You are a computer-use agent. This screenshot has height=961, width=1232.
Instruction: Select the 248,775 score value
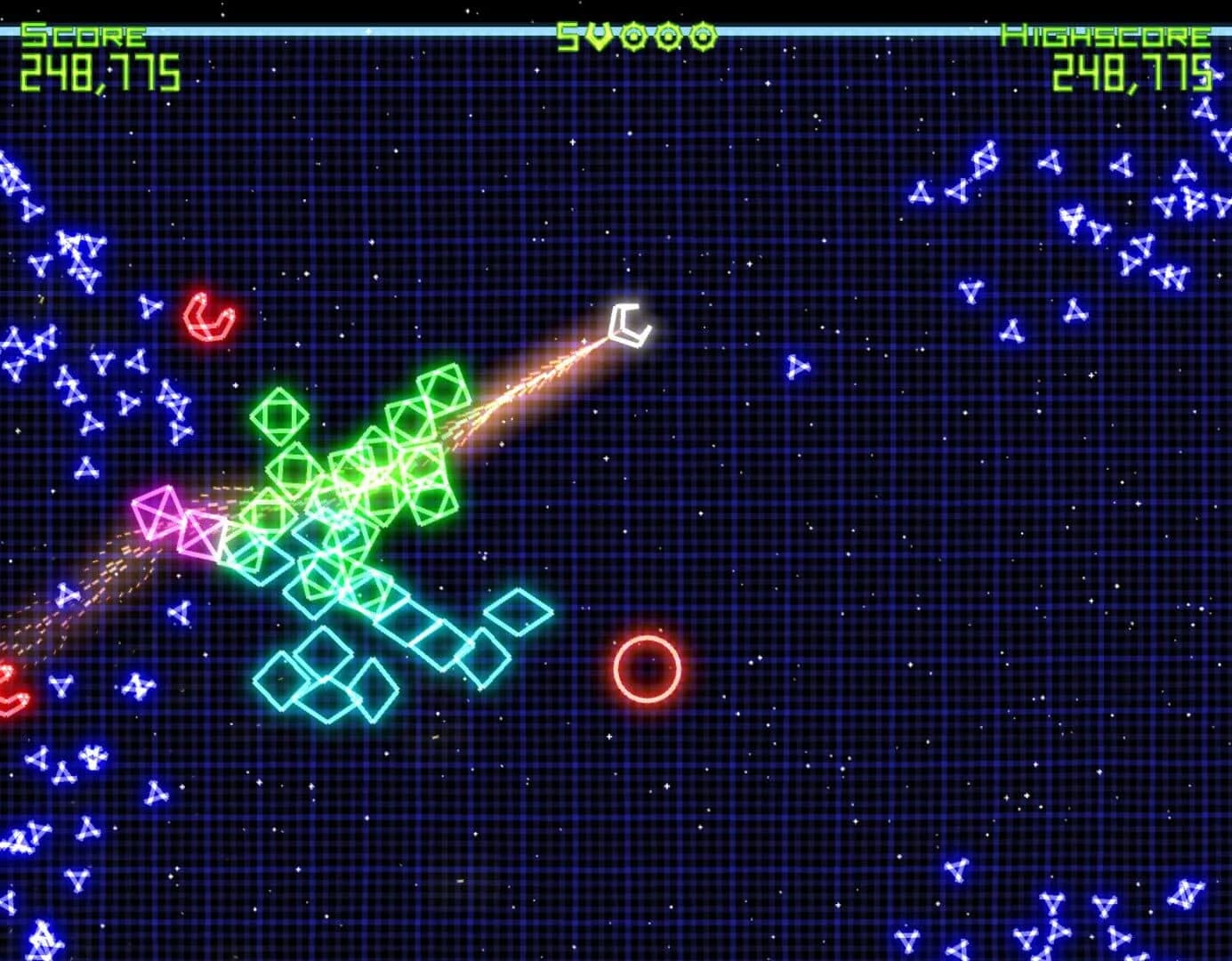pyautogui.click(x=98, y=71)
